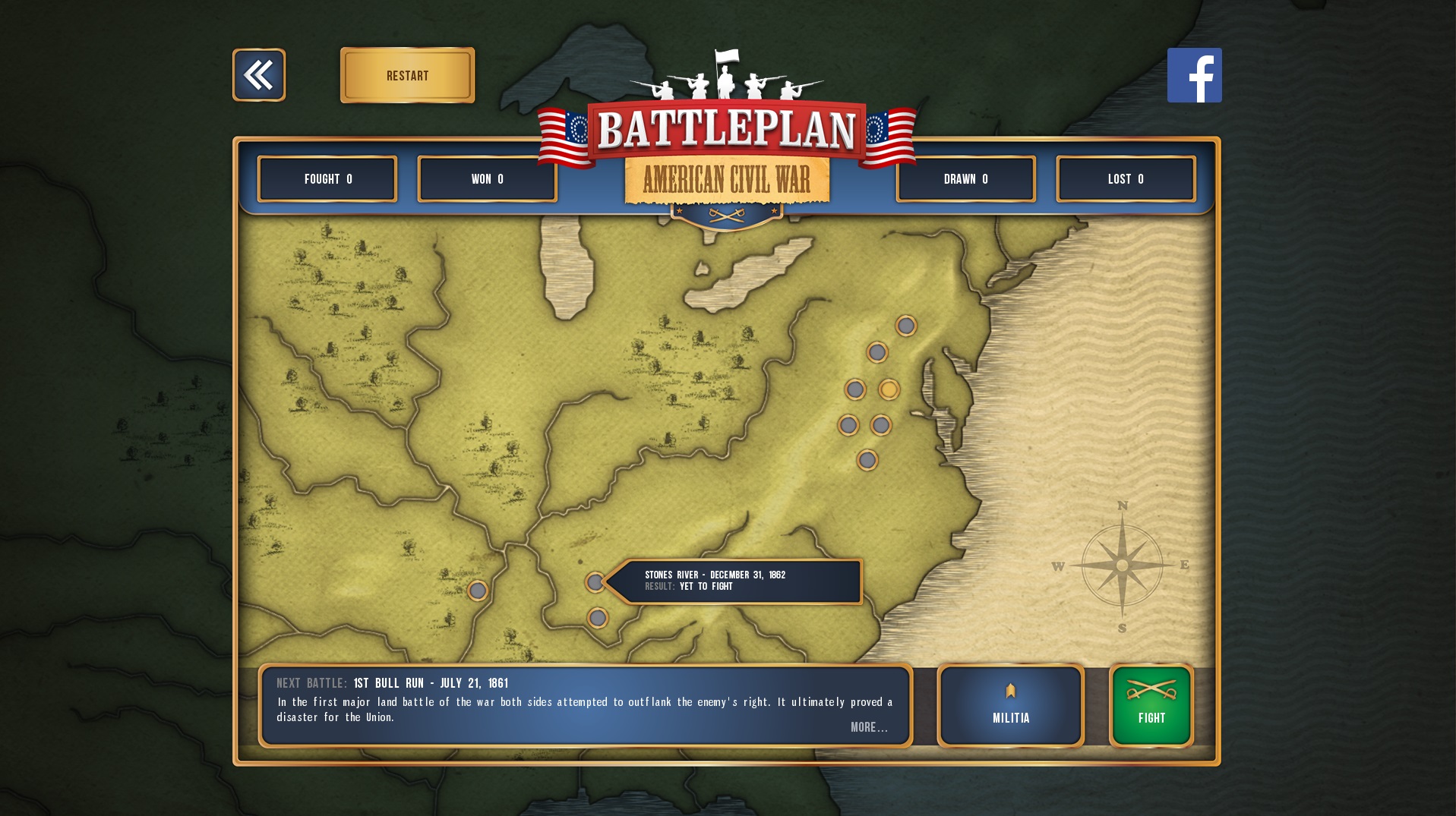Select the Militia unit flag icon
The image size is (1456, 816).
click(x=1009, y=691)
